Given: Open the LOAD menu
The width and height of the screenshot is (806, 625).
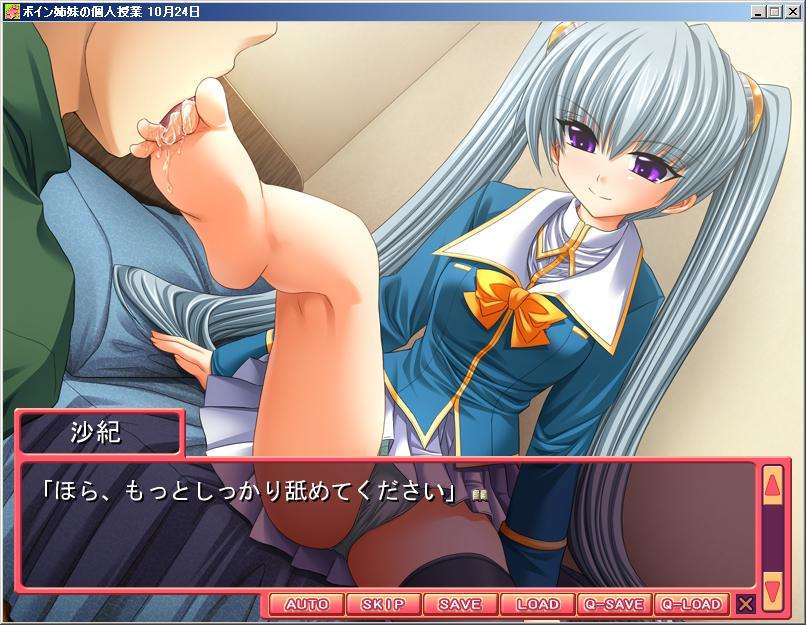Looking at the screenshot, I should [x=537, y=604].
